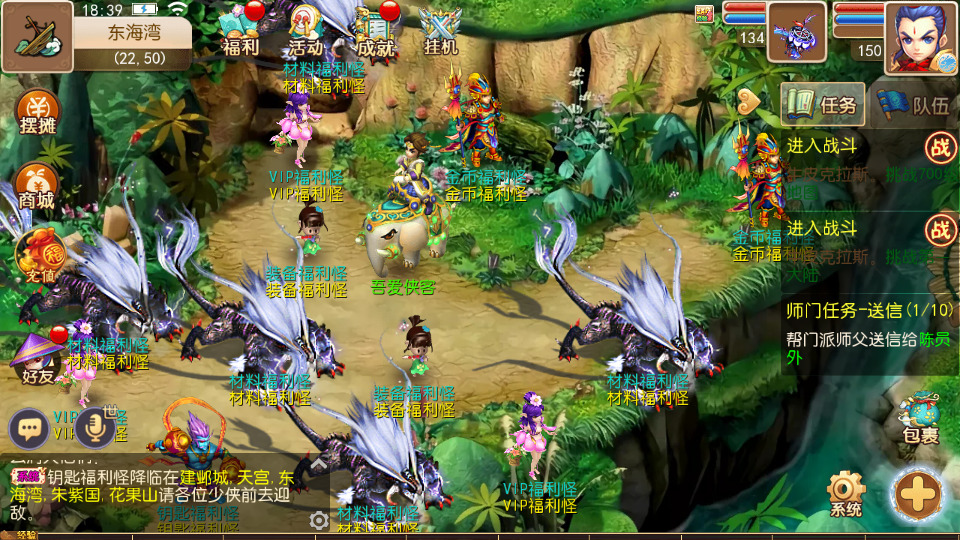The image size is (960, 540).
Task: Expand the round plus menu button
Action: pyautogui.click(x=916, y=494)
